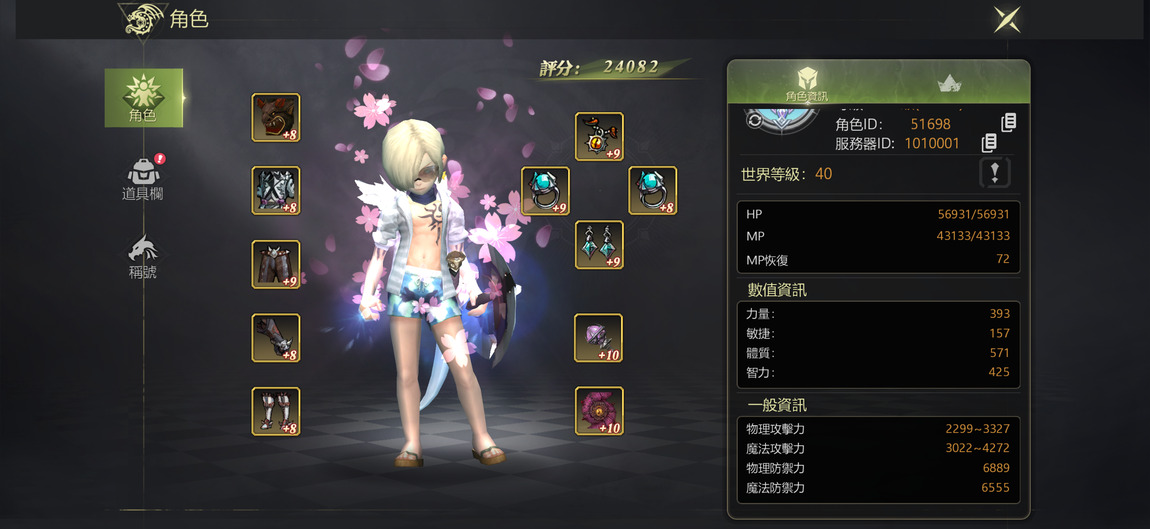
Task: Select the +9 earrings equipment slot
Action: 599,245
